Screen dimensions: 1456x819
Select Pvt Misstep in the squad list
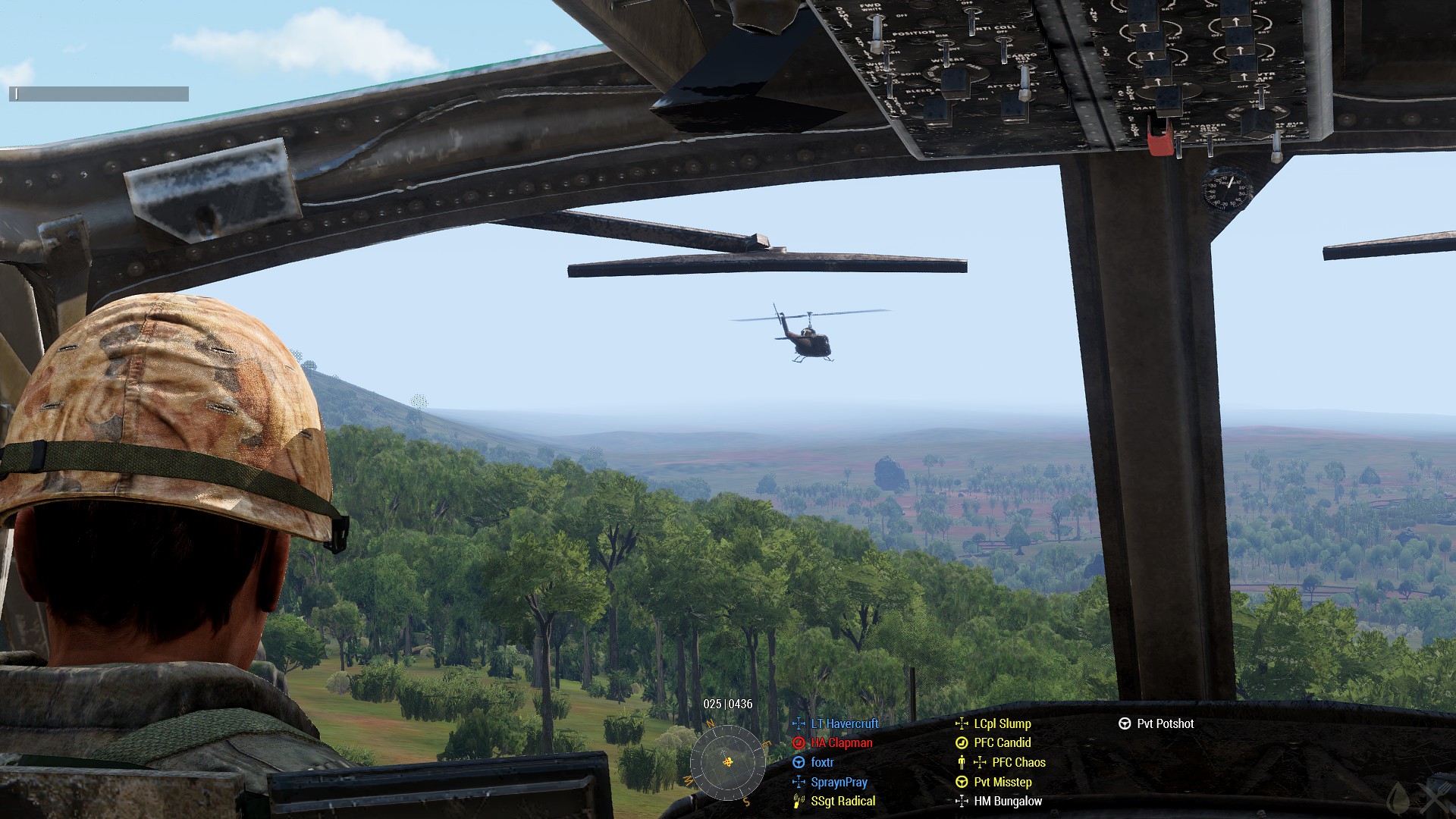(1003, 783)
